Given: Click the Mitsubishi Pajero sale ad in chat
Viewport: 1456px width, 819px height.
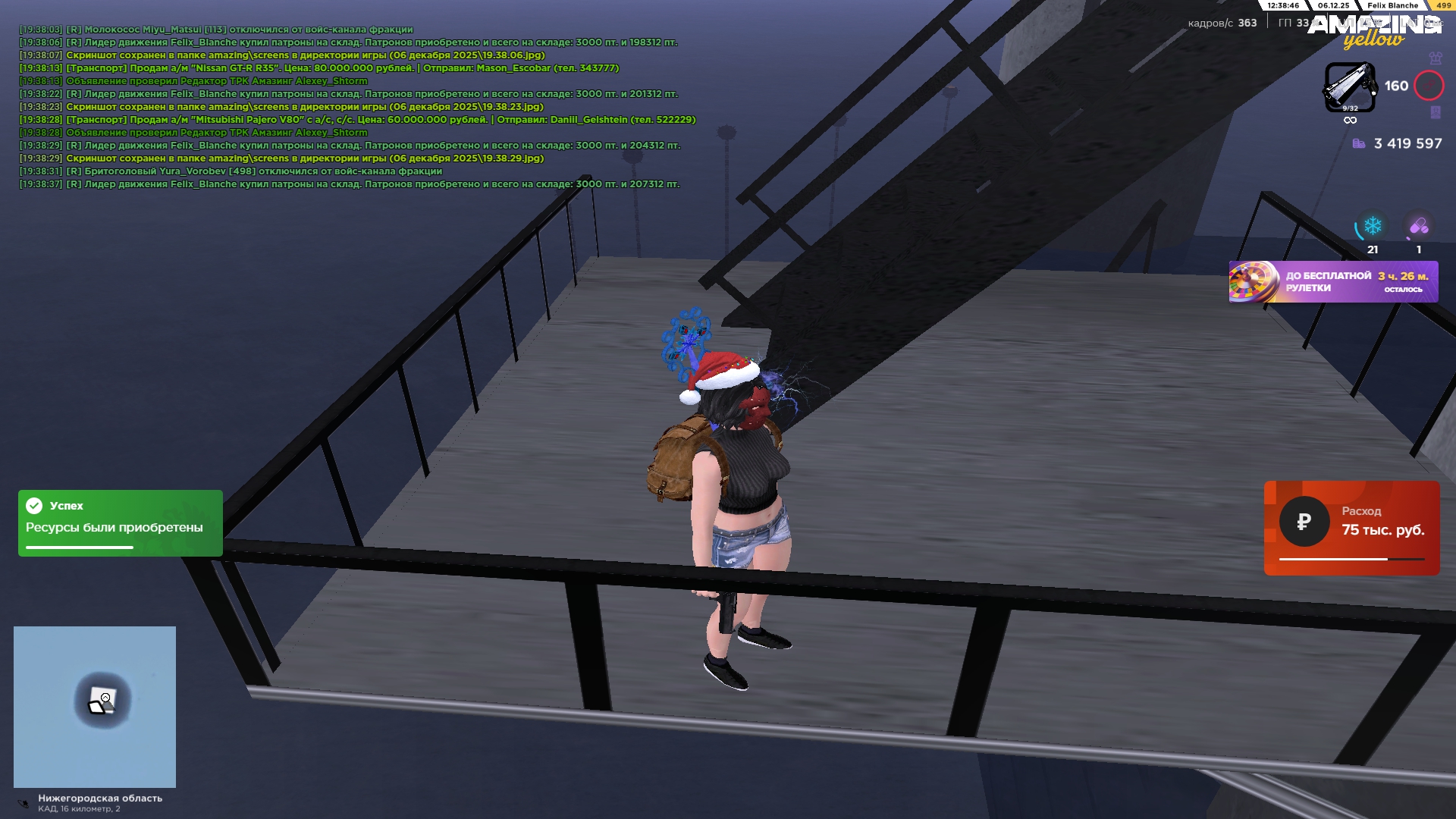Looking at the screenshot, I should tap(381, 120).
